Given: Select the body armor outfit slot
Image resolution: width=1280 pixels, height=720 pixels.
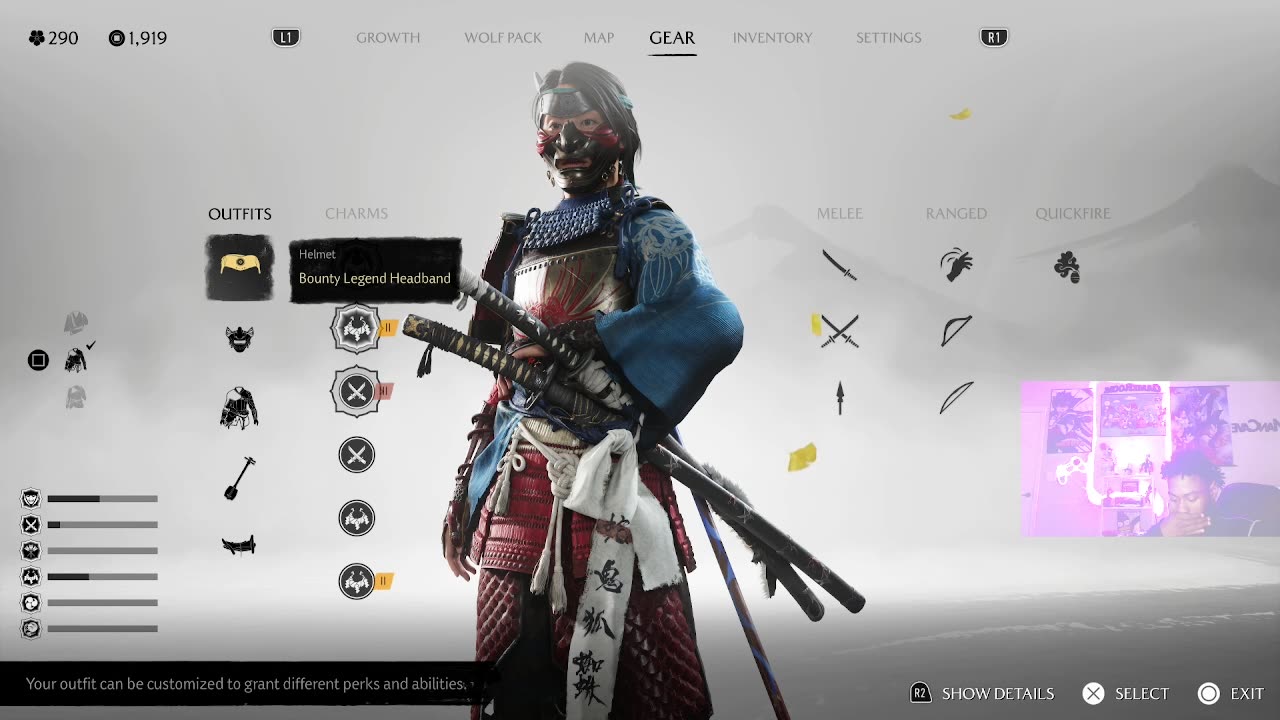Looking at the screenshot, I should [239, 408].
